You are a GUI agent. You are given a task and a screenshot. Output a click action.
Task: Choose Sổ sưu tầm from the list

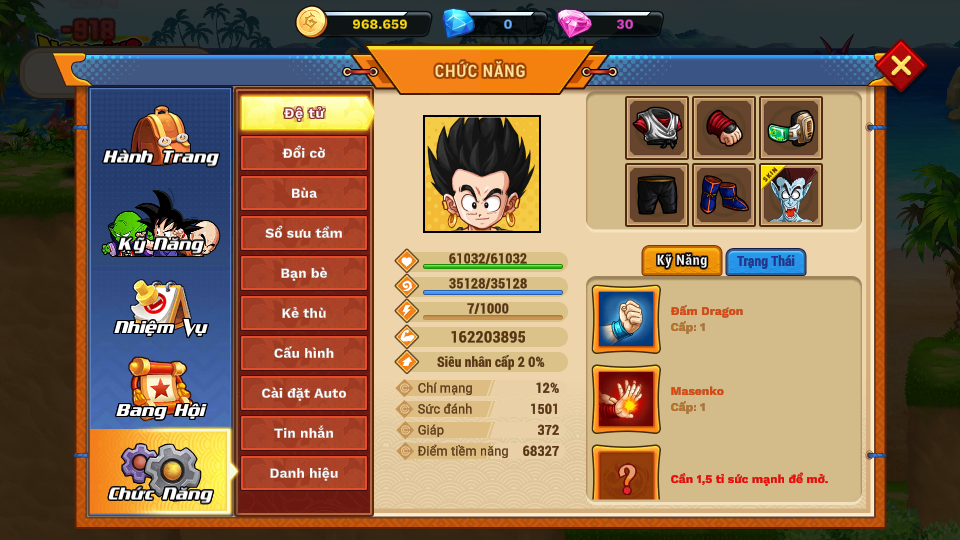click(x=304, y=233)
